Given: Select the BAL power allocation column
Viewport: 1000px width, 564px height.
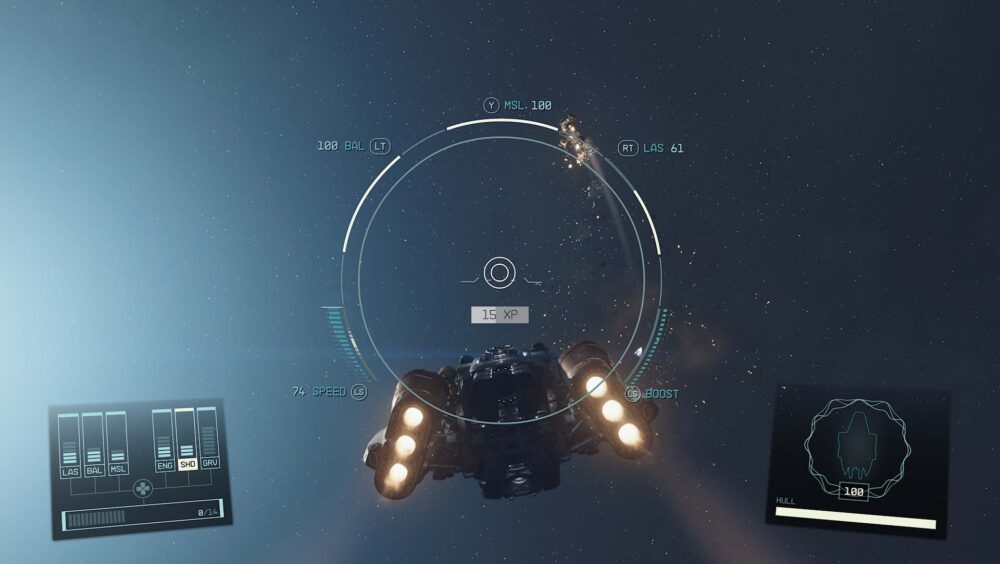Looking at the screenshot, I should pyautogui.click(x=93, y=445).
